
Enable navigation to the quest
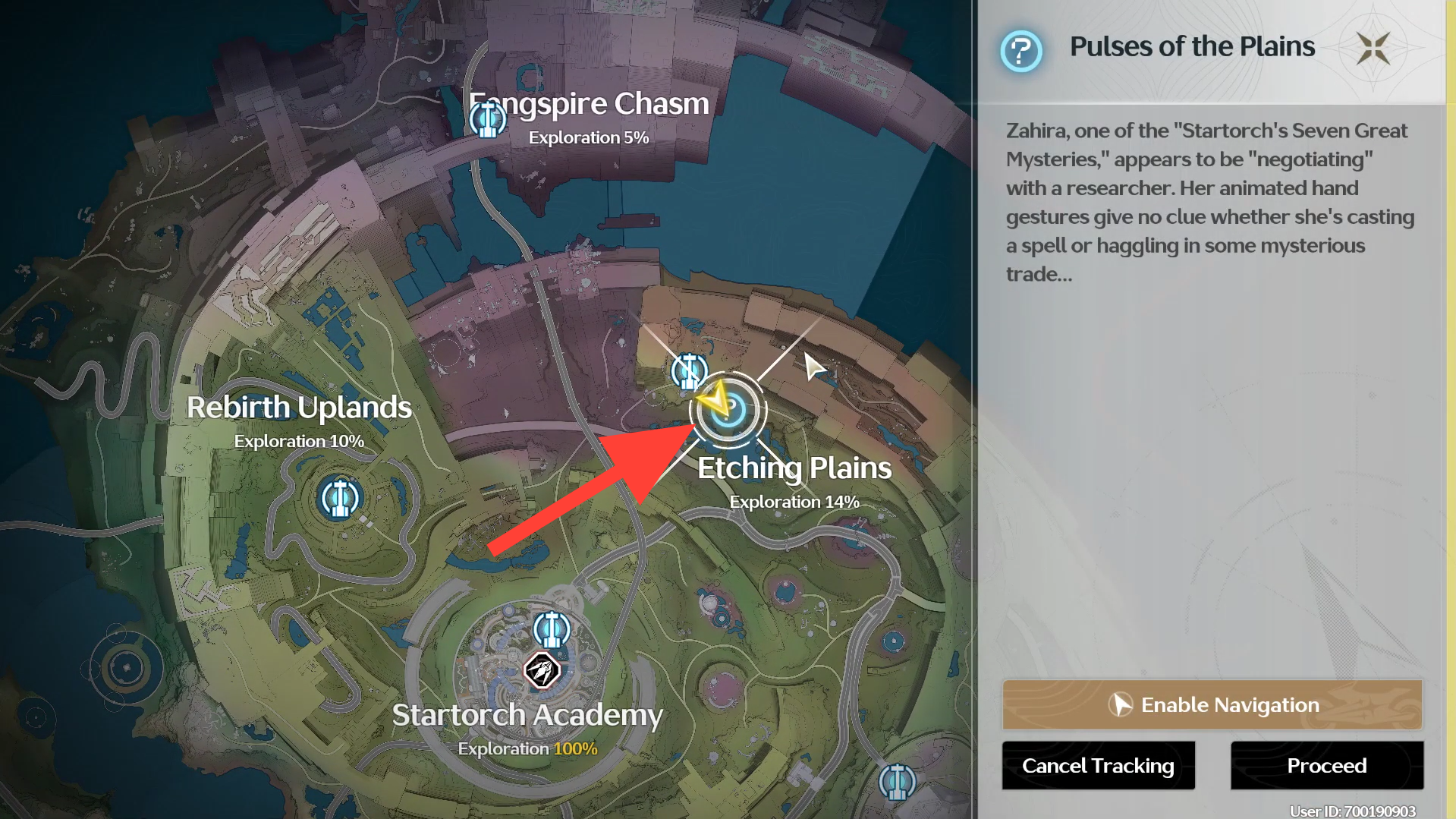pos(1212,704)
